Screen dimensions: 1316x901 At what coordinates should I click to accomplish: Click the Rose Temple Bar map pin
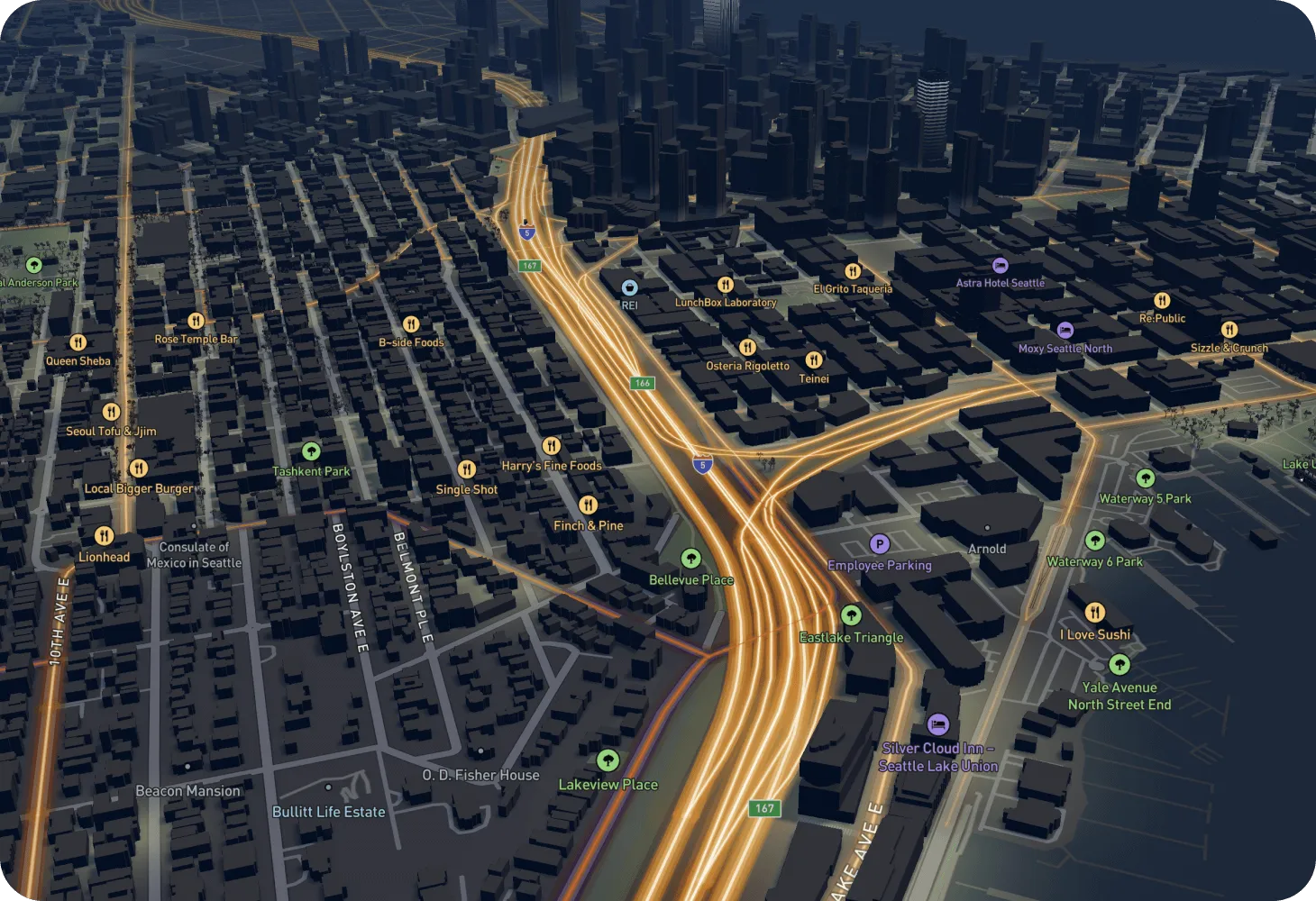point(196,321)
